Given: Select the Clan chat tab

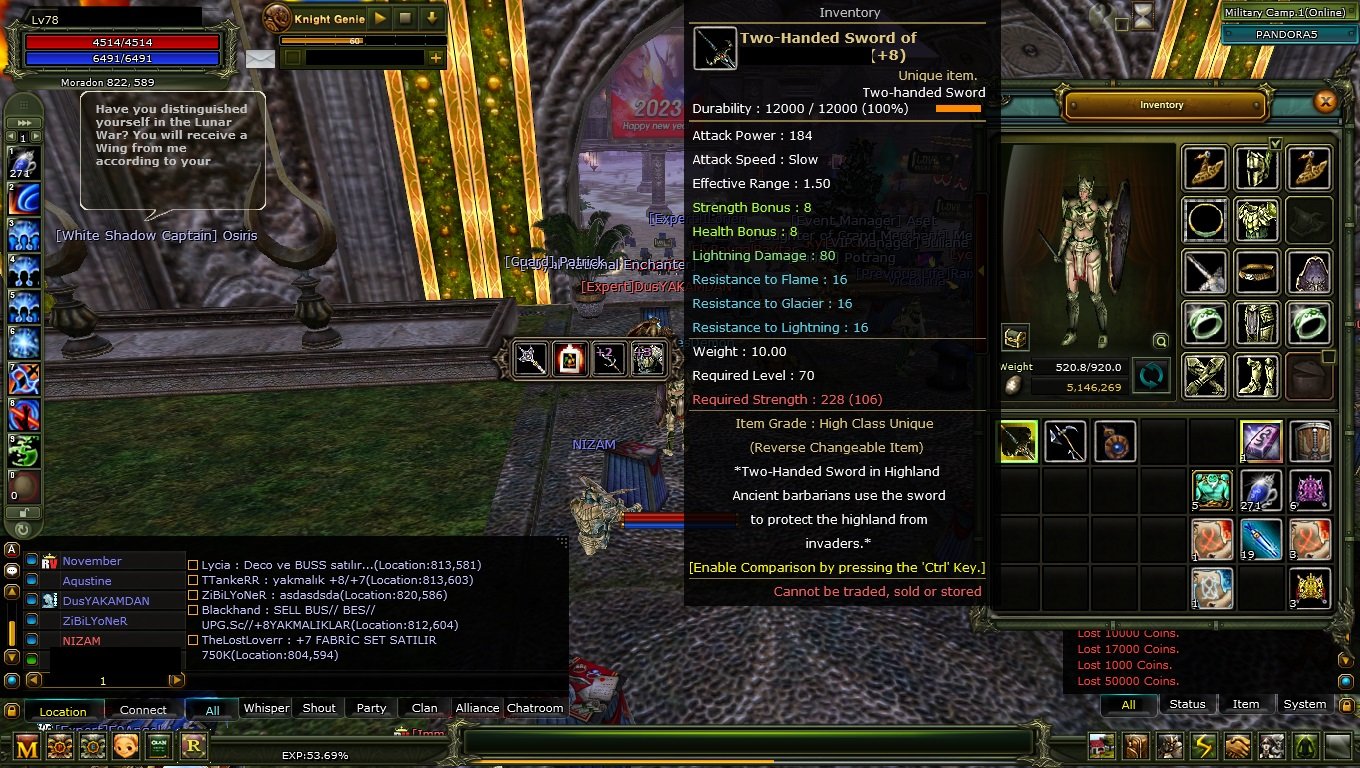Looking at the screenshot, I should point(424,708).
